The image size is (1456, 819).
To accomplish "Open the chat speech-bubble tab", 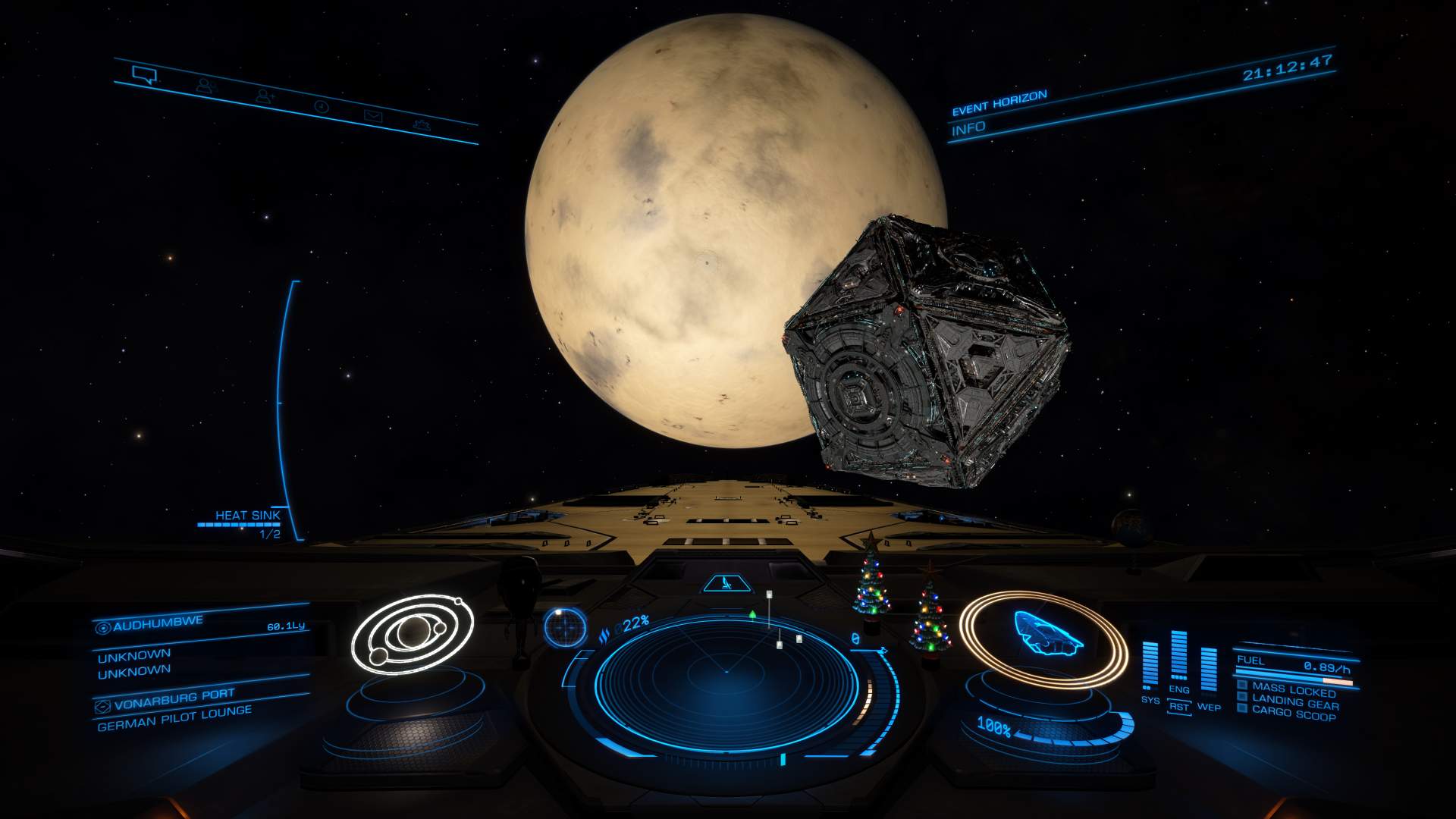I will [x=144, y=74].
